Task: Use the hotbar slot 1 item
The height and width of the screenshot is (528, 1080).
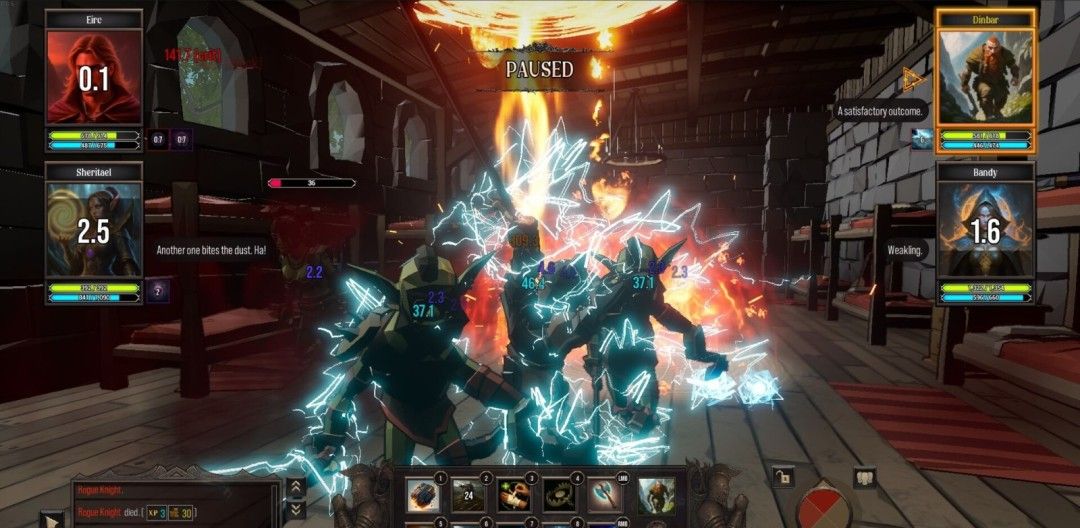Action: click(x=422, y=494)
